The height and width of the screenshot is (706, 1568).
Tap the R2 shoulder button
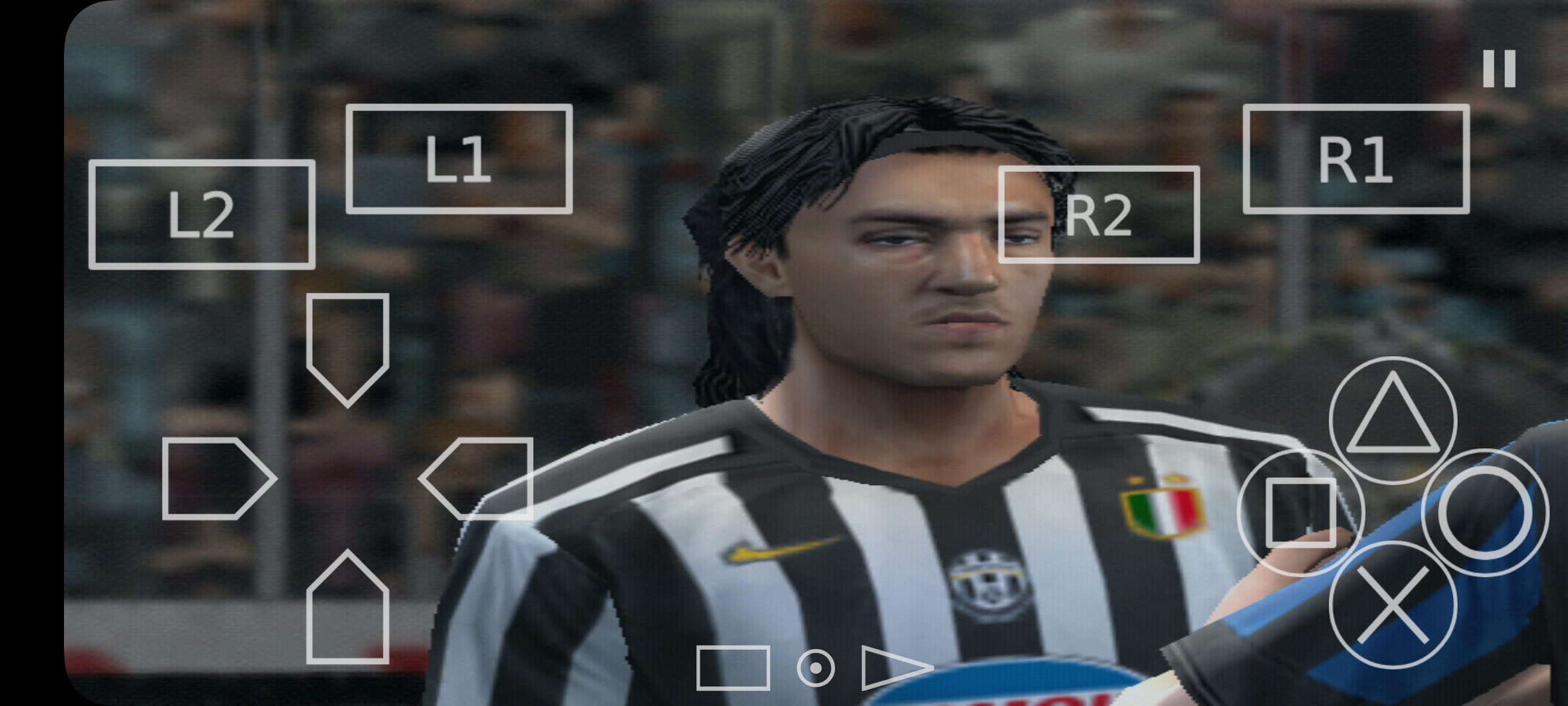click(x=1098, y=214)
